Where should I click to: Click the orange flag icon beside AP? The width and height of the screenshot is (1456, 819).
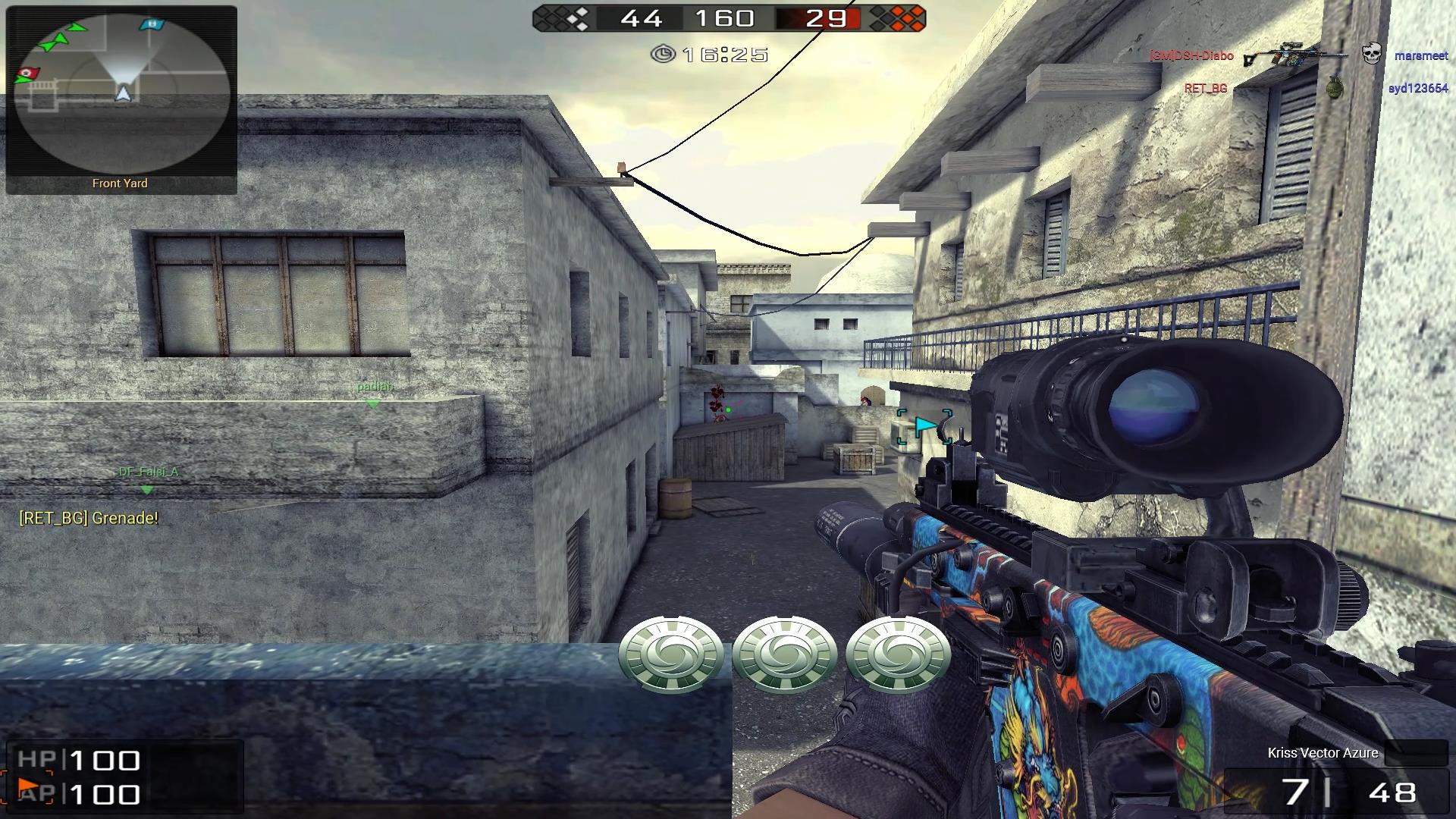pos(28,788)
